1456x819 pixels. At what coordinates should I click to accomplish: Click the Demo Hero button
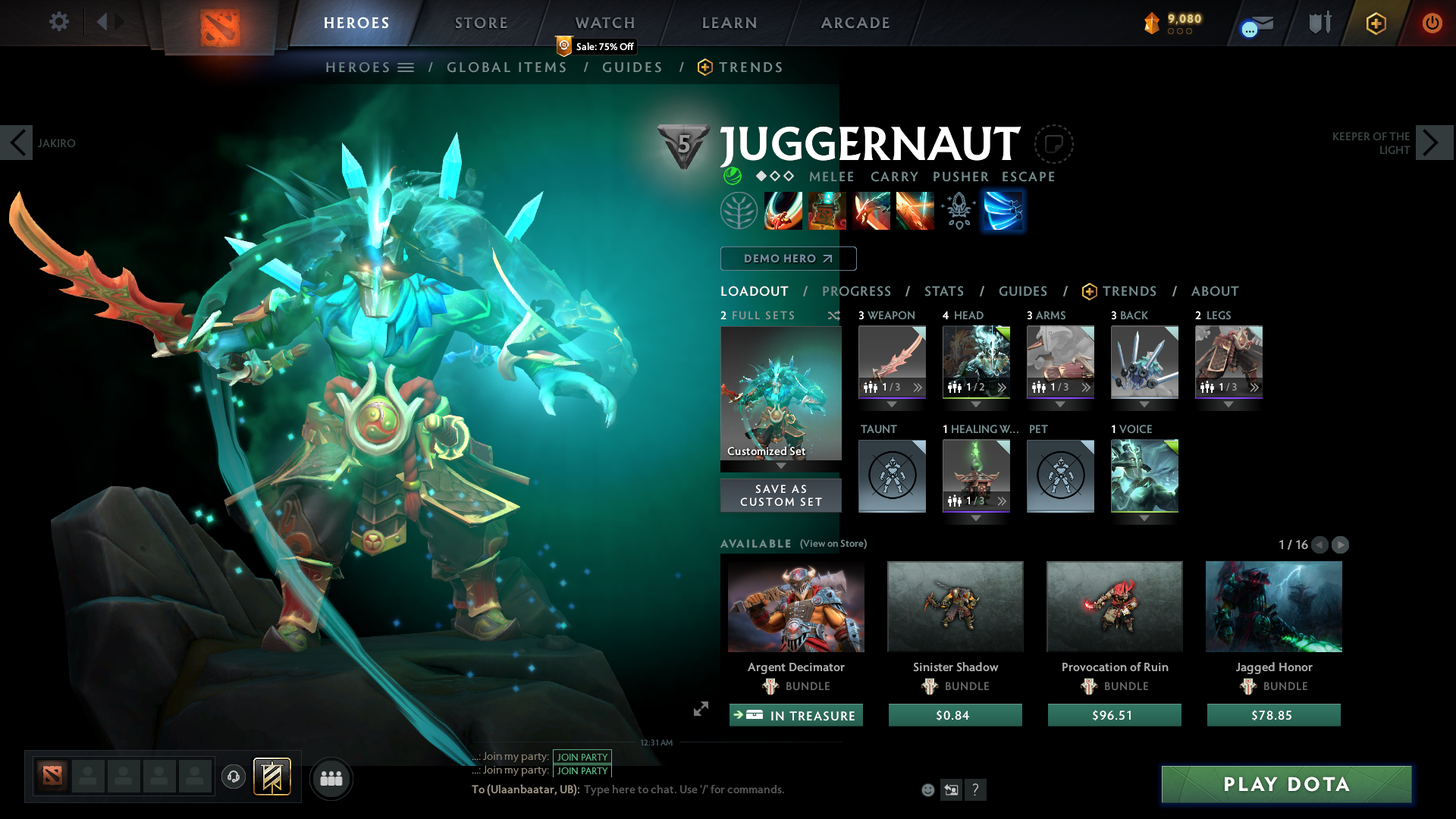point(788,259)
